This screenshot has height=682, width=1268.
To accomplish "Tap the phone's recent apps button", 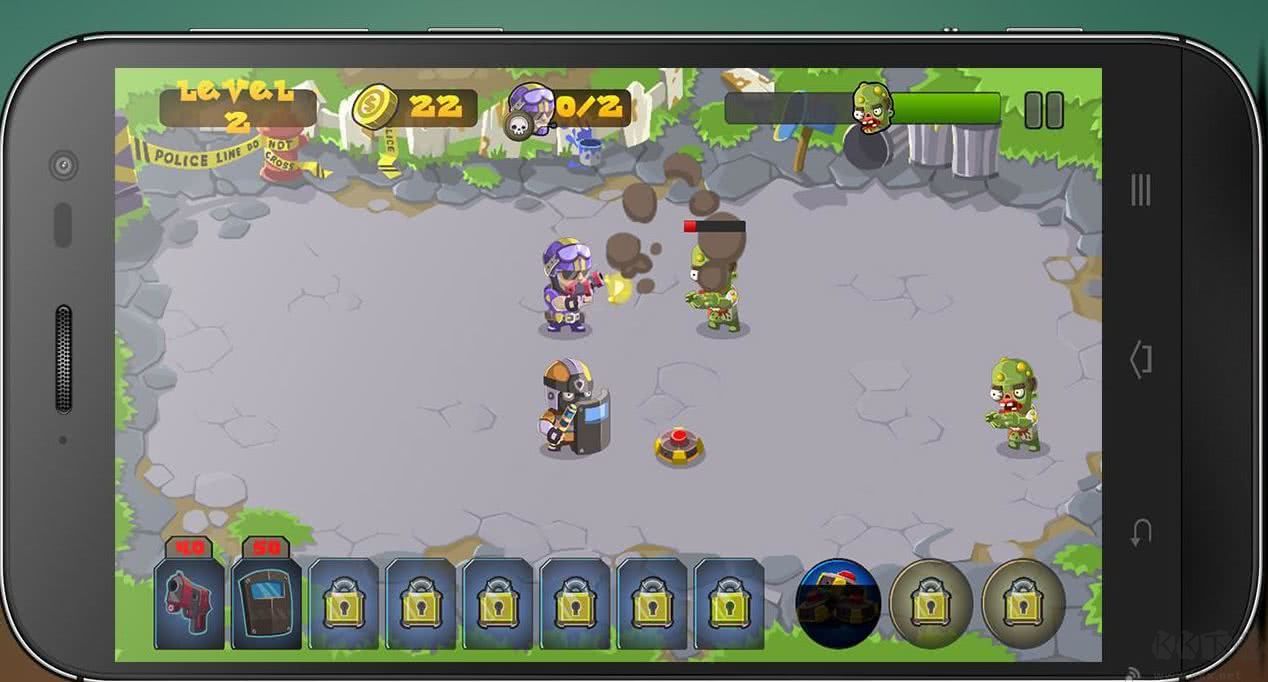I will [1141, 189].
